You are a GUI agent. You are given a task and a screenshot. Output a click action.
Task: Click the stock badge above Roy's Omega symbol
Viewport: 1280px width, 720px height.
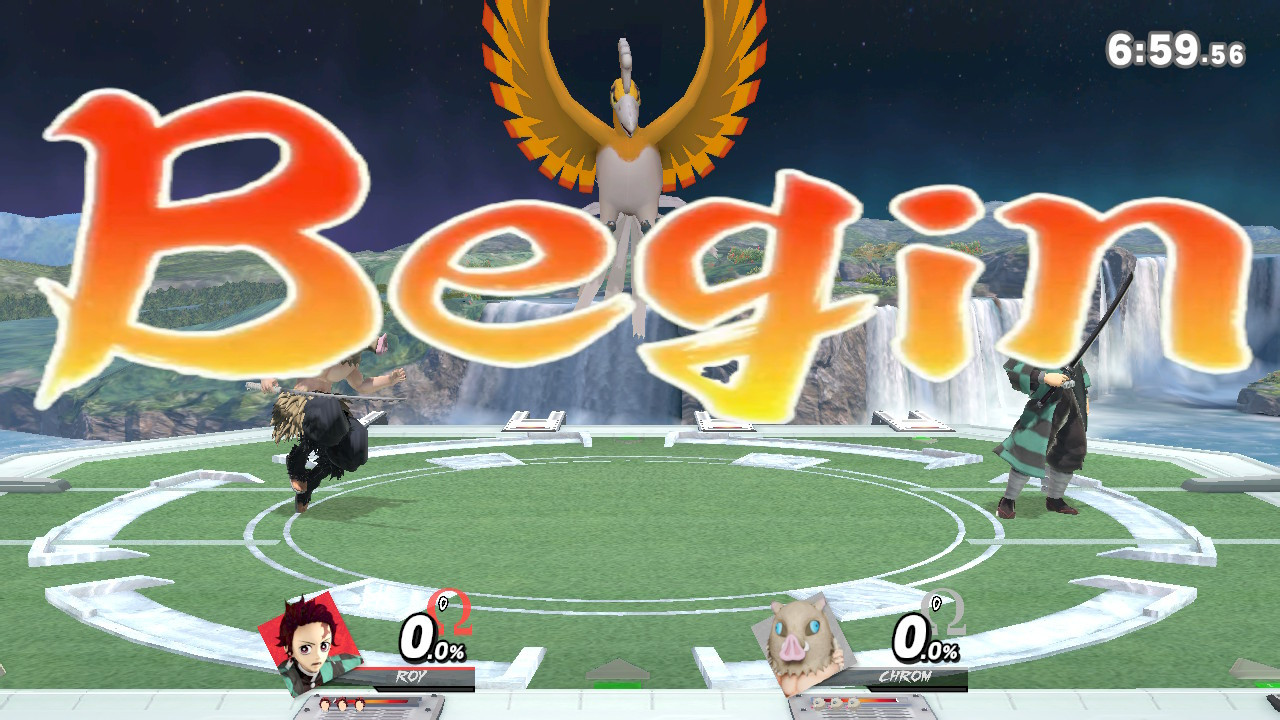pyautogui.click(x=443, y=603)
